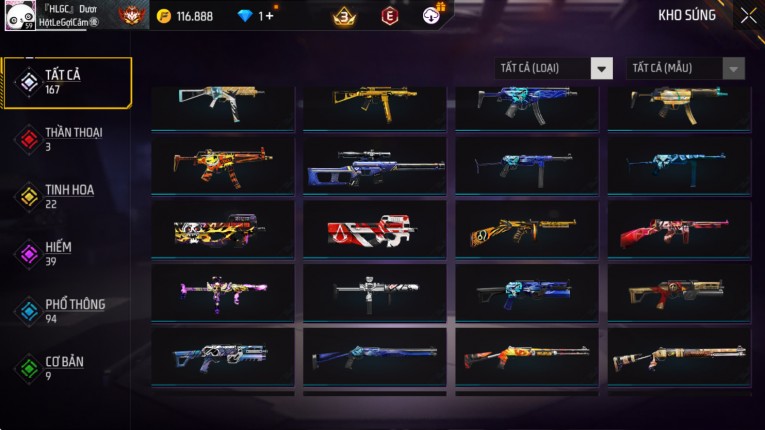Open the TẤT CẢ (LOẠI) dropdown
This screenshot has height=430, width=765.
555,68
